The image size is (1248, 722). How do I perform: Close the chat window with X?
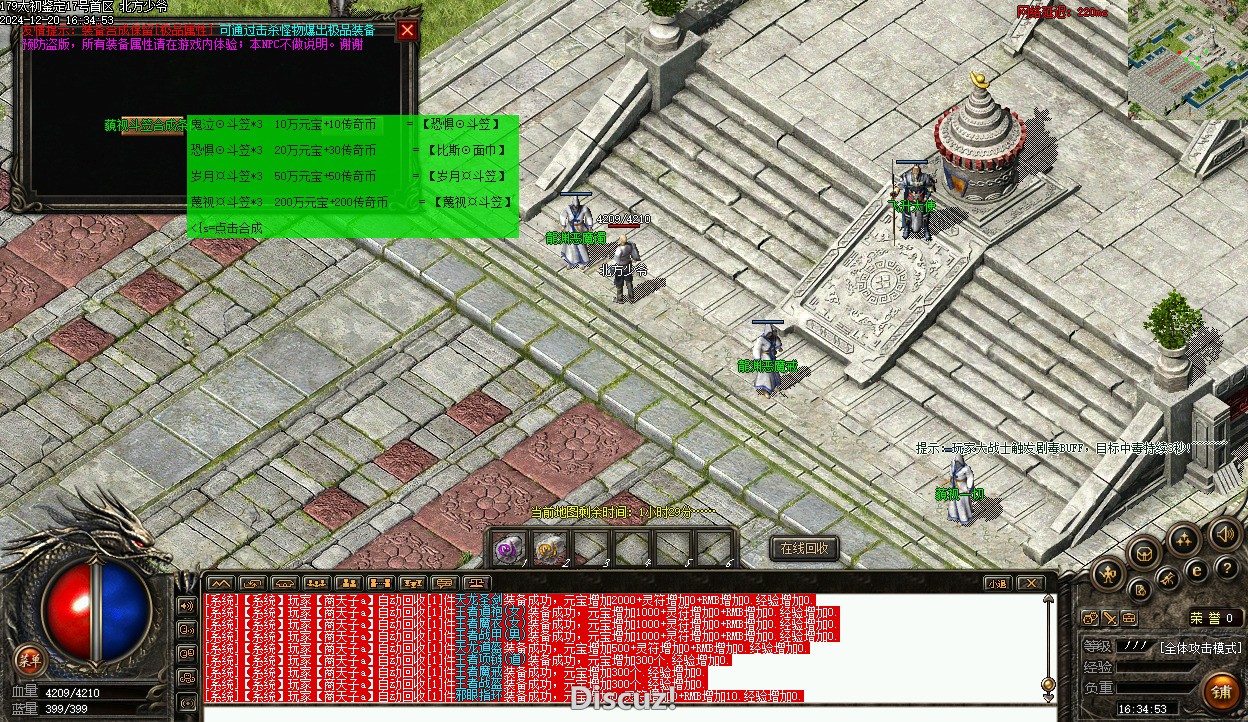[x=1031, y=583]
